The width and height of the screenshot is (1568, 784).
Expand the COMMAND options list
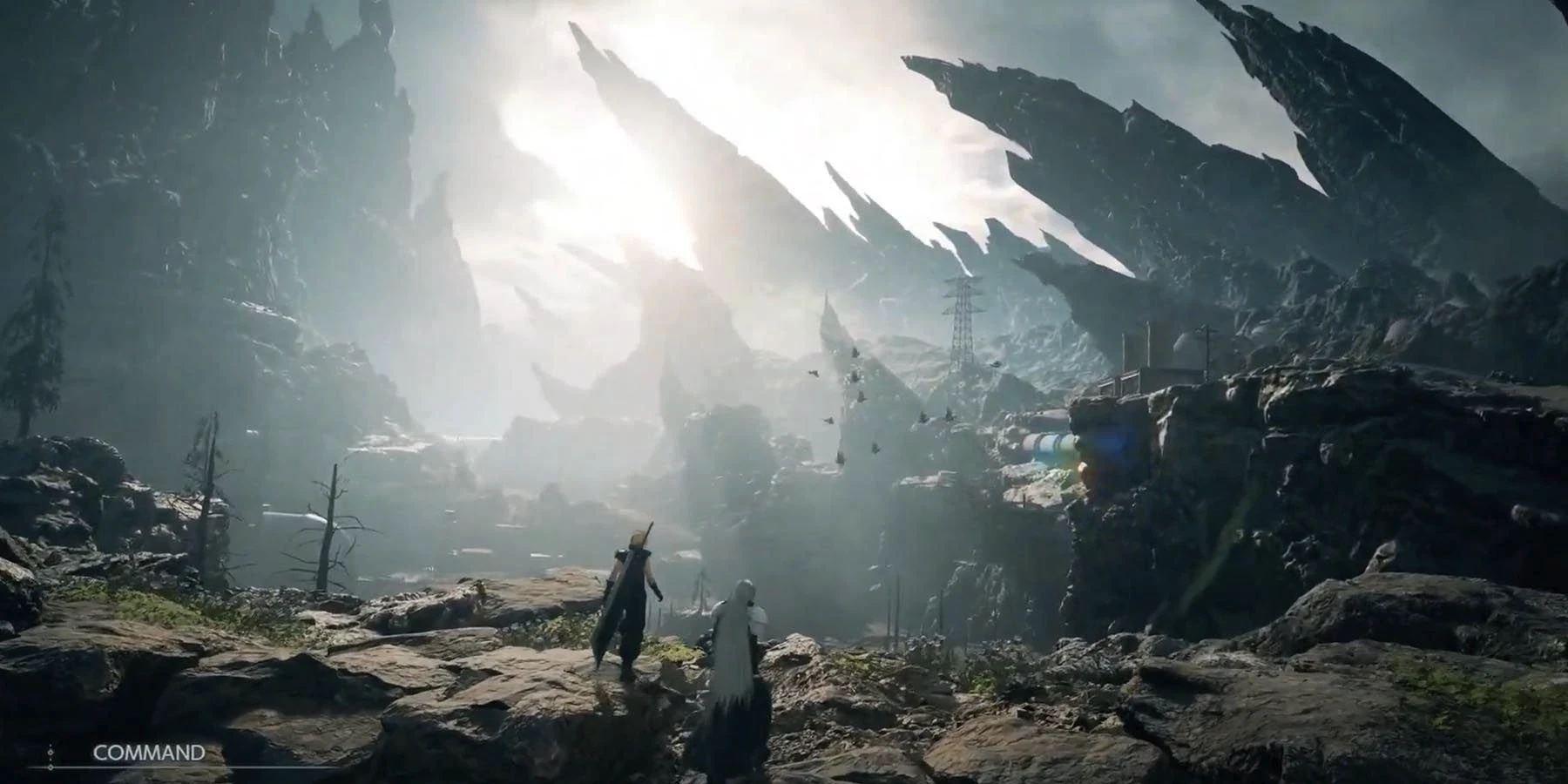[x=149, y=751]
